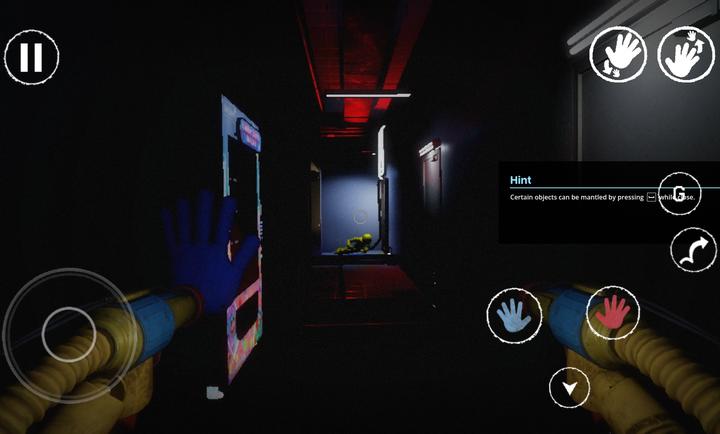Touch the virtual movement joystick
Viewport: 720px width, 434px height.
pos(68,327)
